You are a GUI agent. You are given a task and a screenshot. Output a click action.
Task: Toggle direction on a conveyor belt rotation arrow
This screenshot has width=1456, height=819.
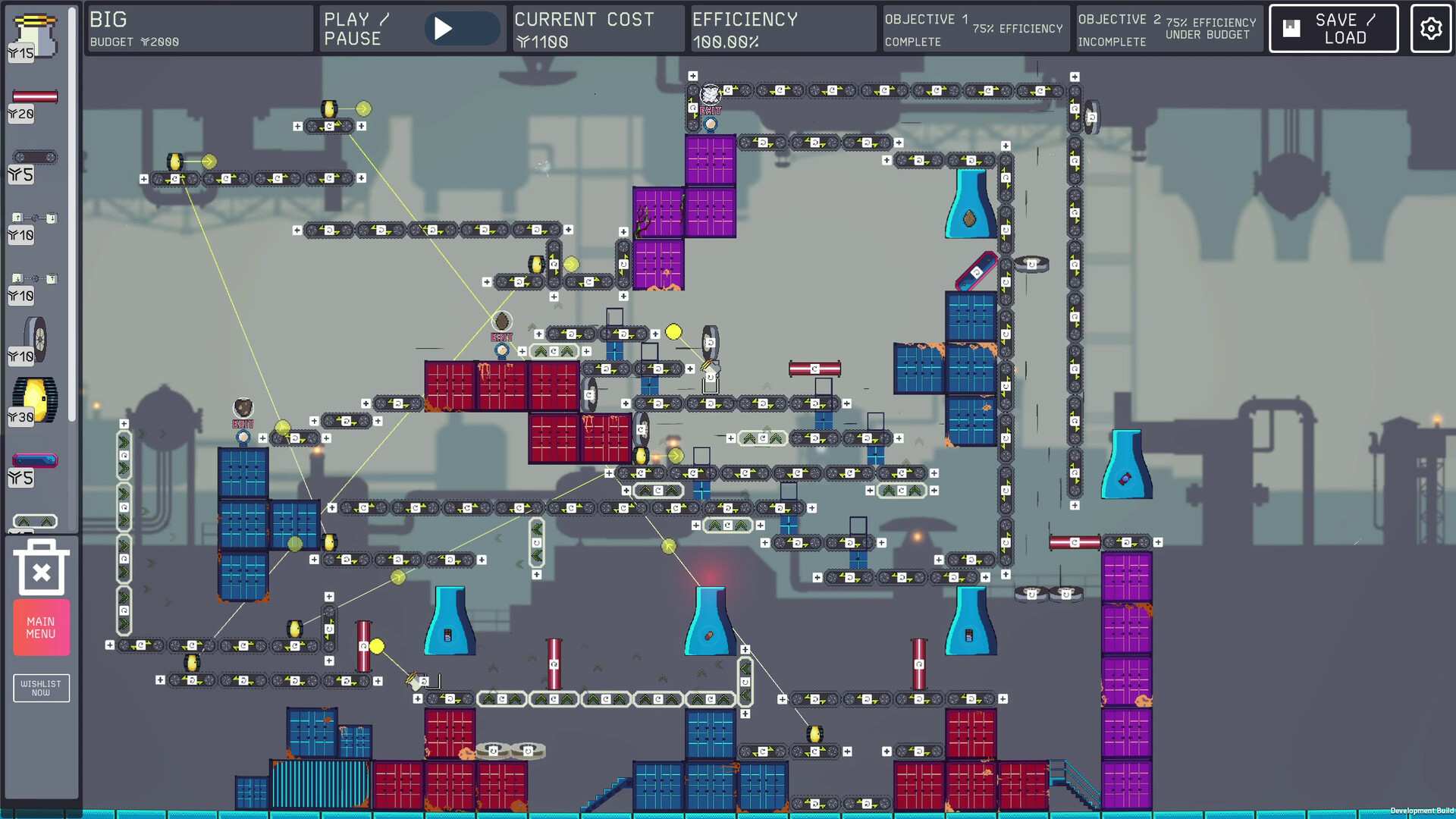click(174, 179)
